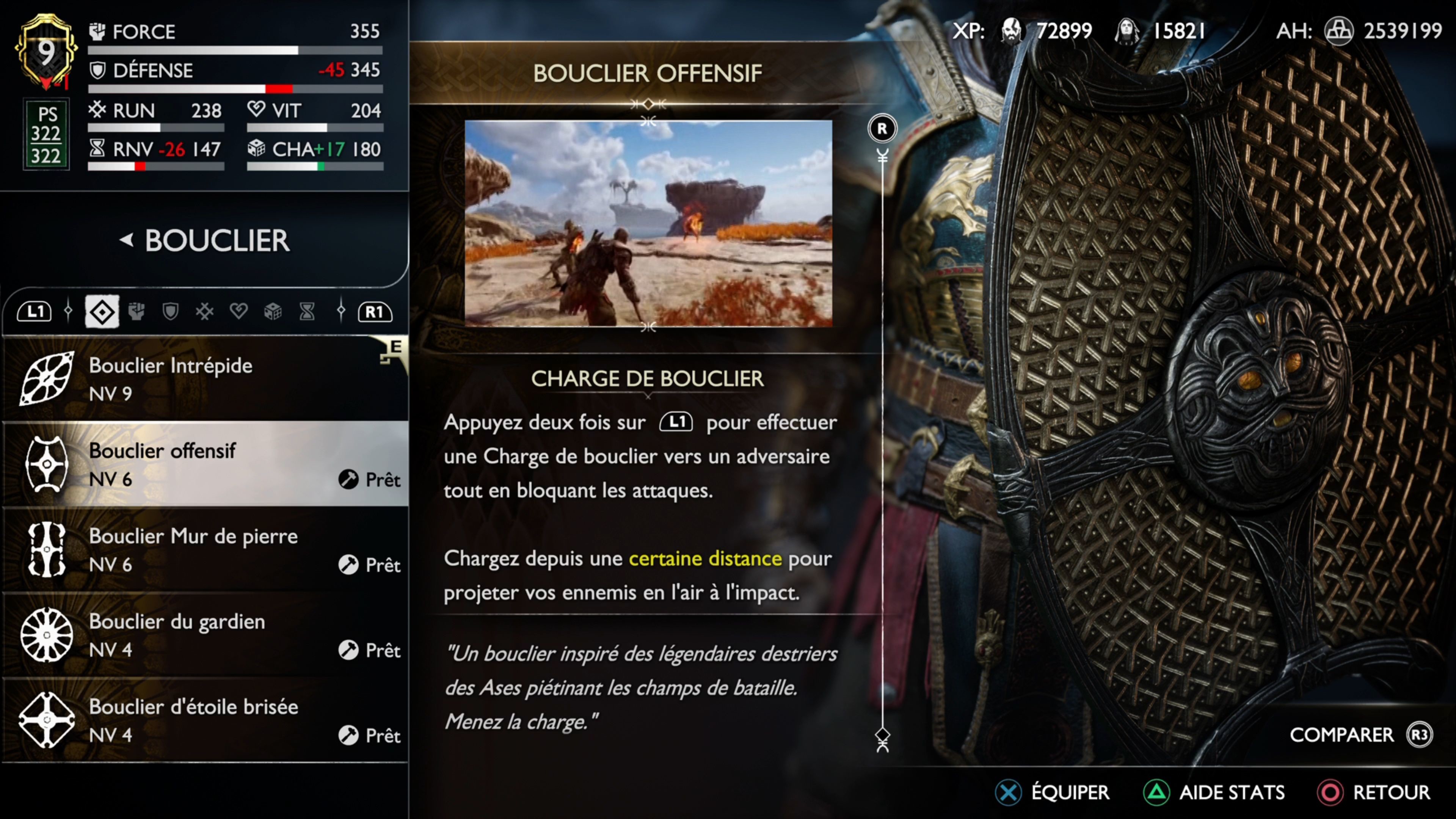Viewport: 1456px width, 819px height.
Task: Sort shields by the Cooldown hourglass icon
Action: point(307,311)
